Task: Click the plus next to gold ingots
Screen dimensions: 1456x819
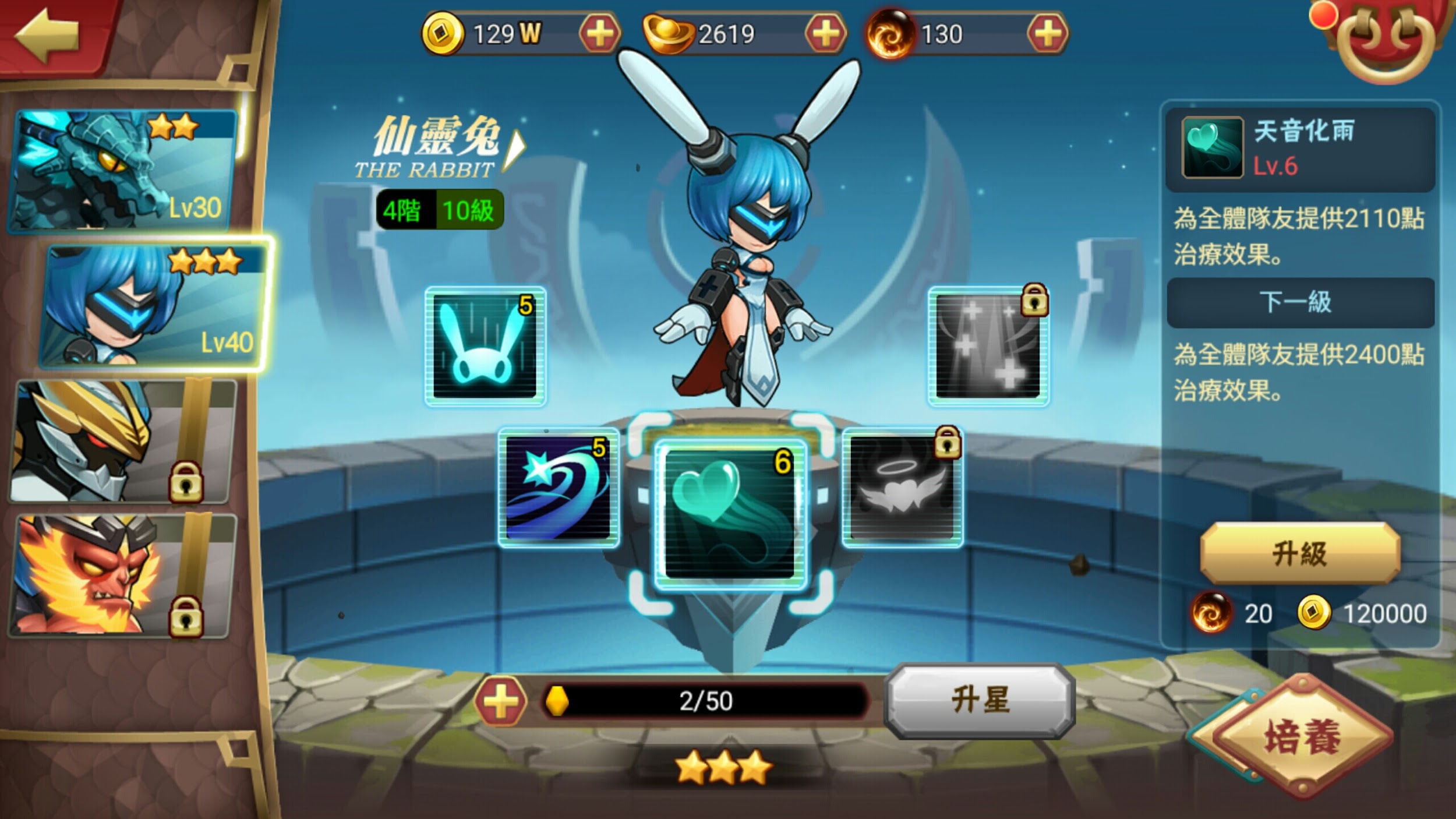Action: [829, 33]
